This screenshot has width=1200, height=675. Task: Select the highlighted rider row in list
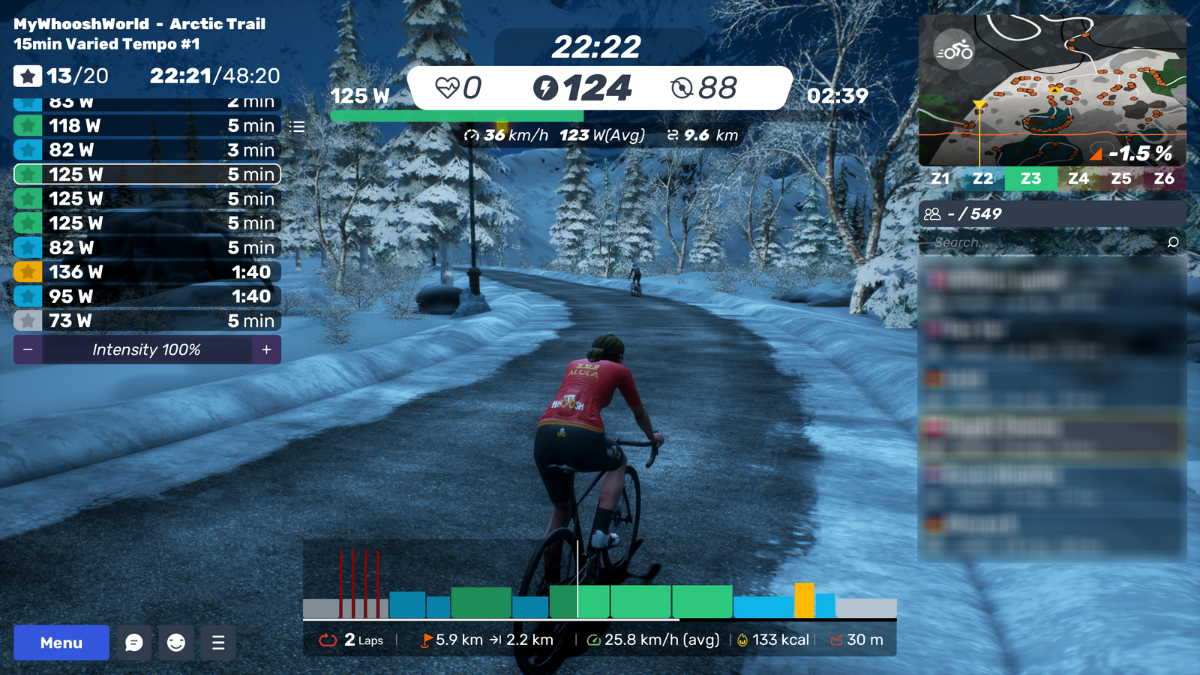click(x=1052, y=433)
